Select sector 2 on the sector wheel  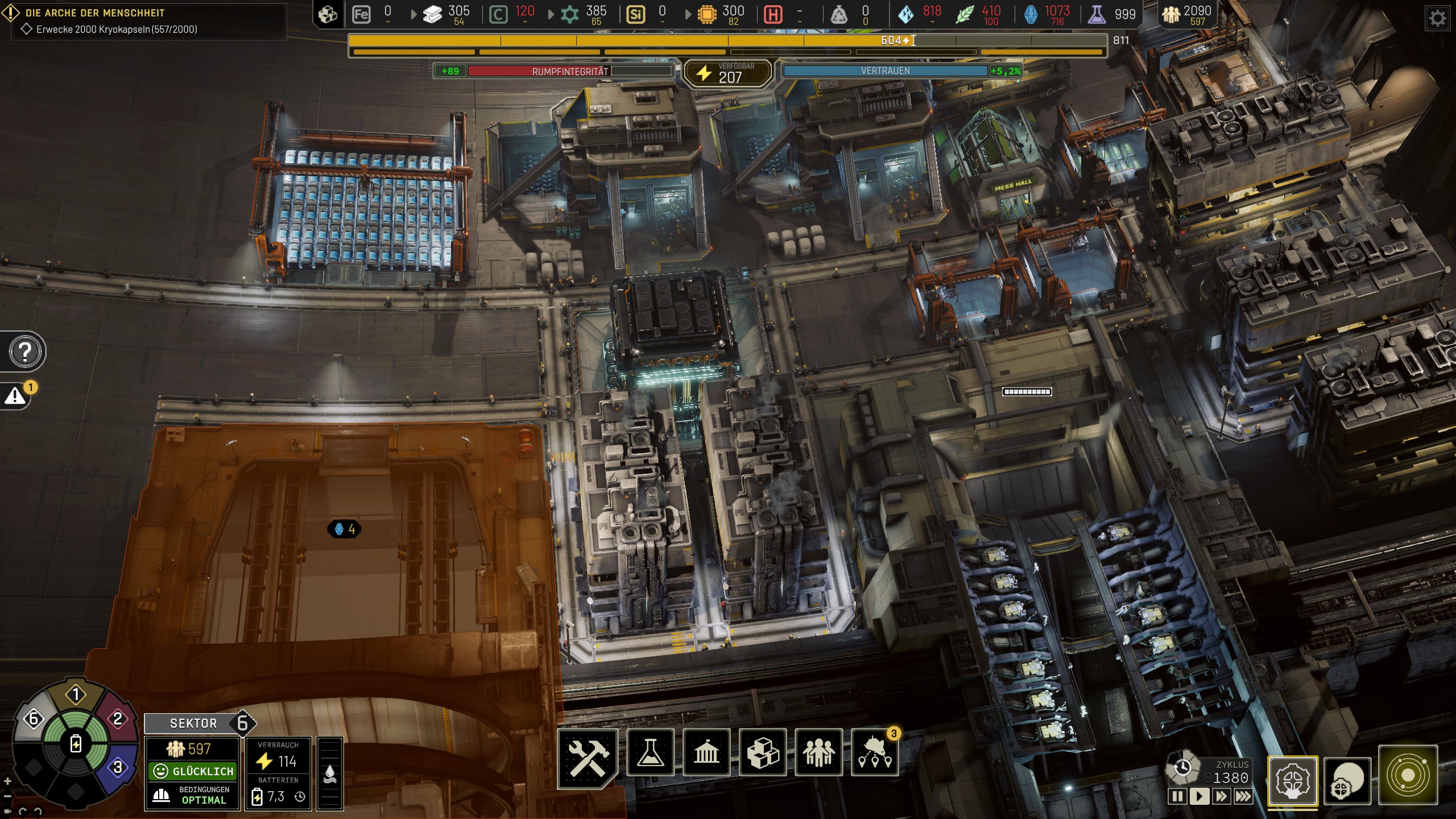point(118,719)
